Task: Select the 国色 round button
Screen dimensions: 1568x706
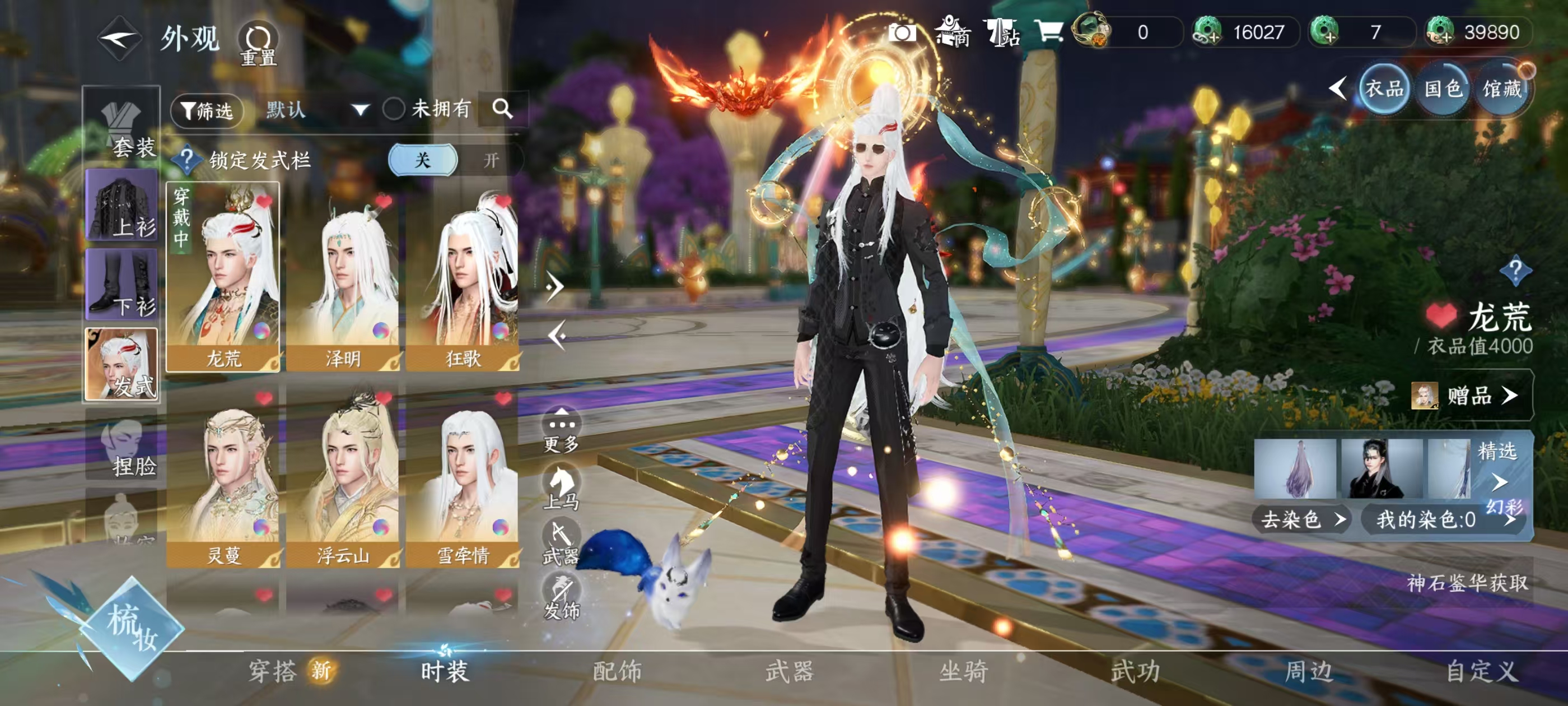Action: click(1443, 89)
